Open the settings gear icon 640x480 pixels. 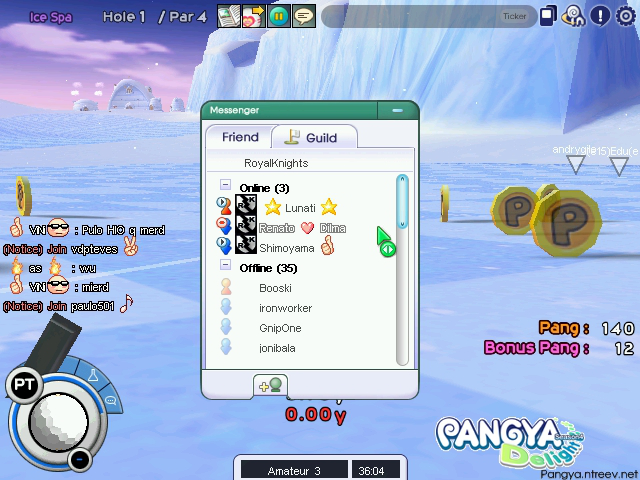(626, 15)
